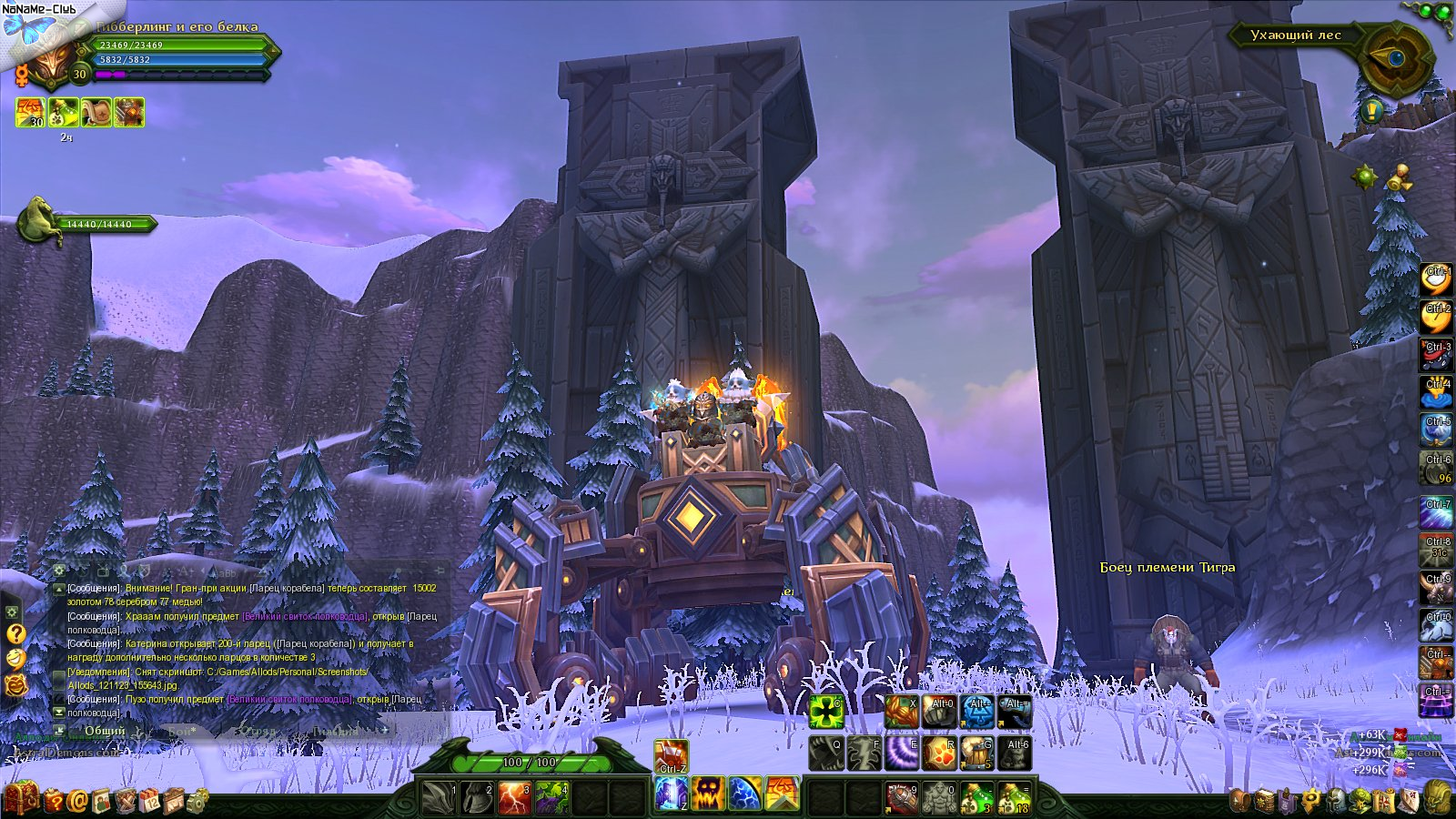
Task: Use the blue cracked egg ability
Action: (745, 794)
